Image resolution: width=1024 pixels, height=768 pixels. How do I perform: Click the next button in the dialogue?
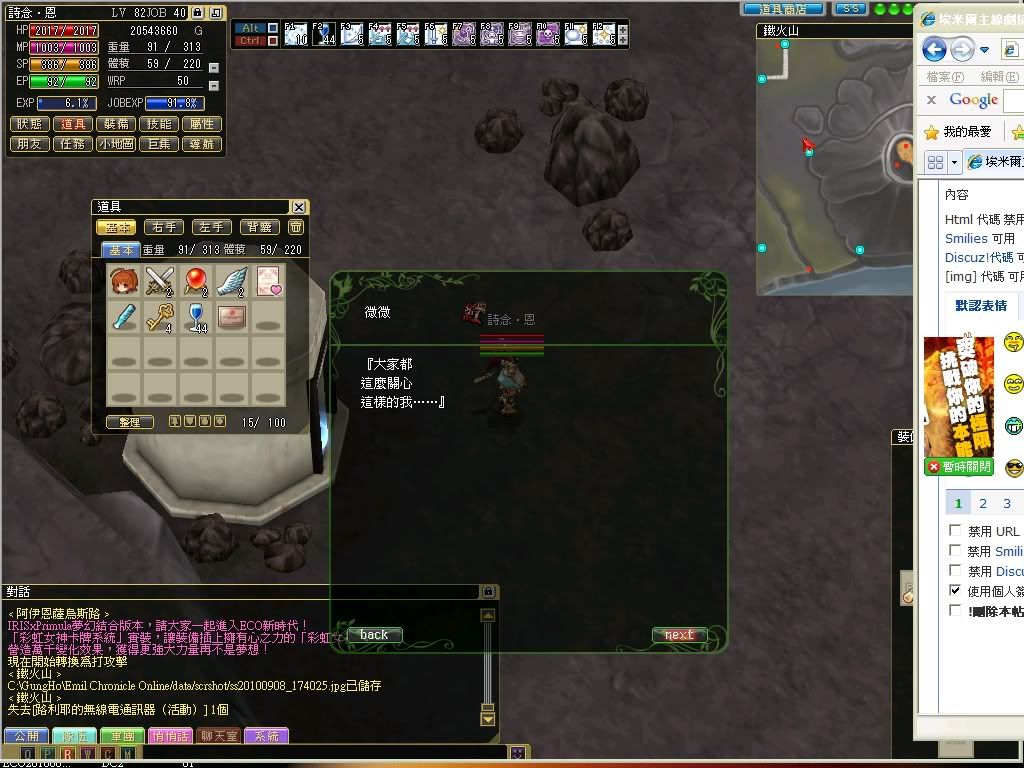pos(679,635)
